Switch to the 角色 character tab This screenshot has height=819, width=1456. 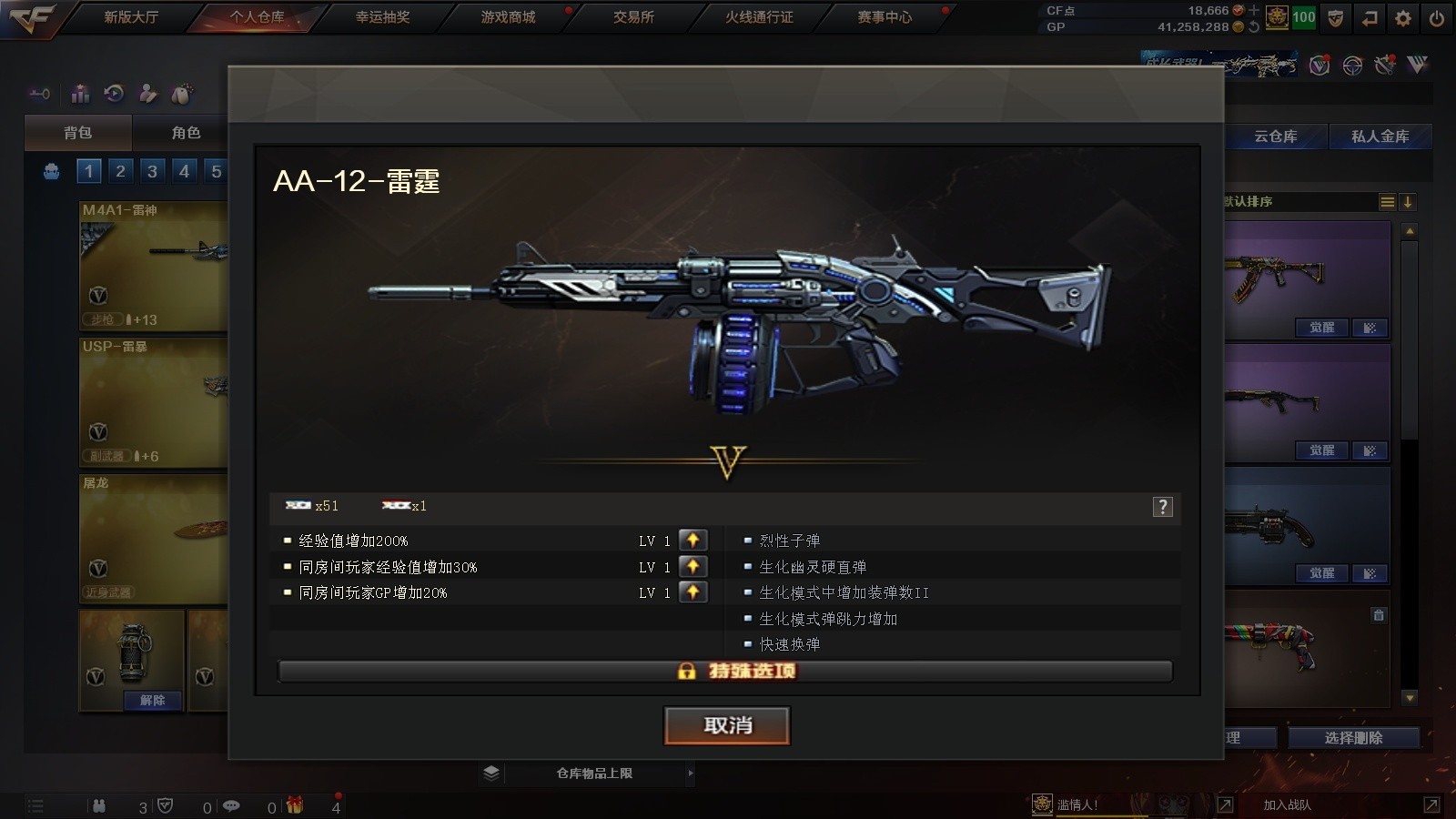186,133
